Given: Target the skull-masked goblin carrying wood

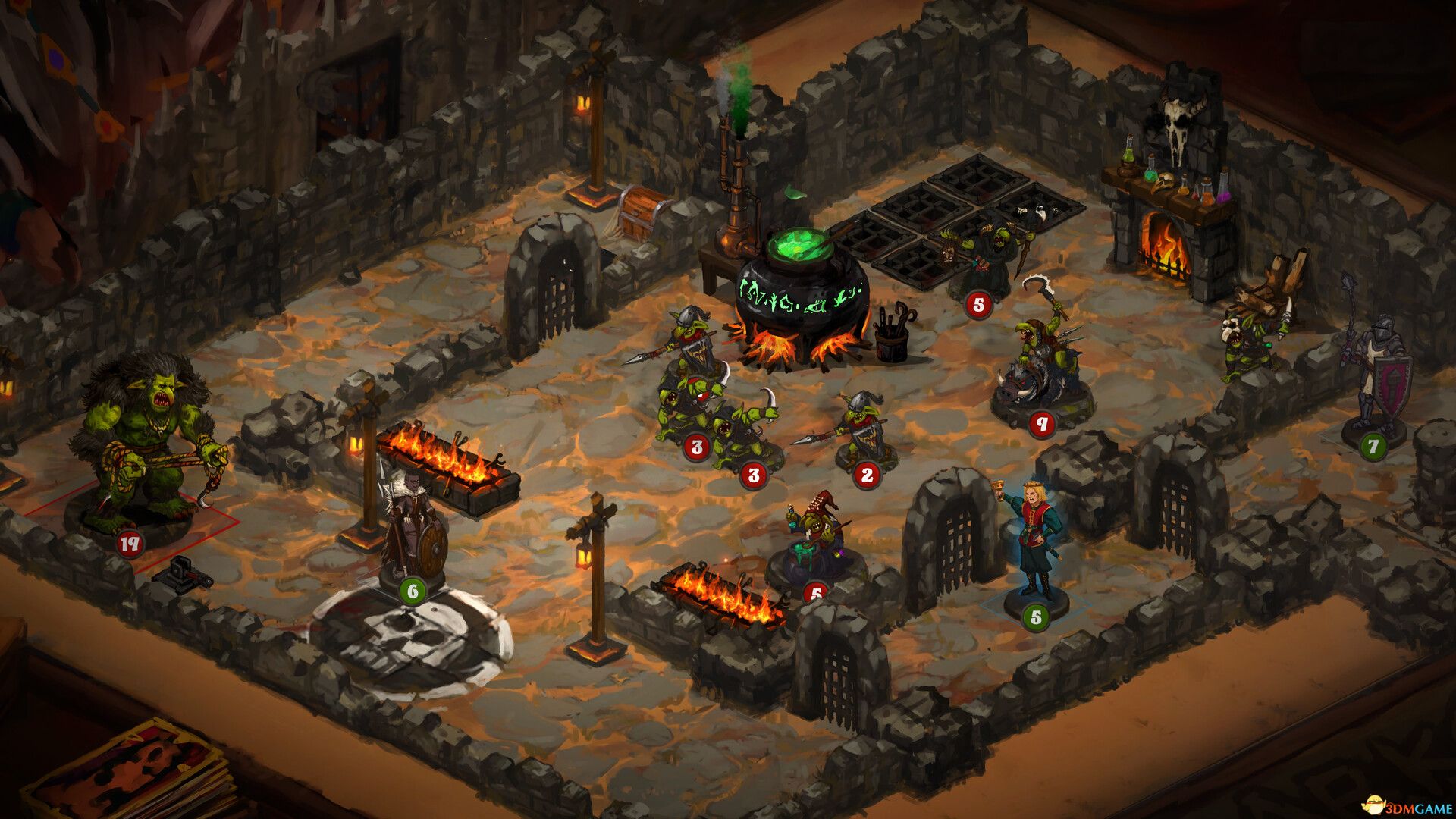Looking at the screenshot, I should point(1251,334).
